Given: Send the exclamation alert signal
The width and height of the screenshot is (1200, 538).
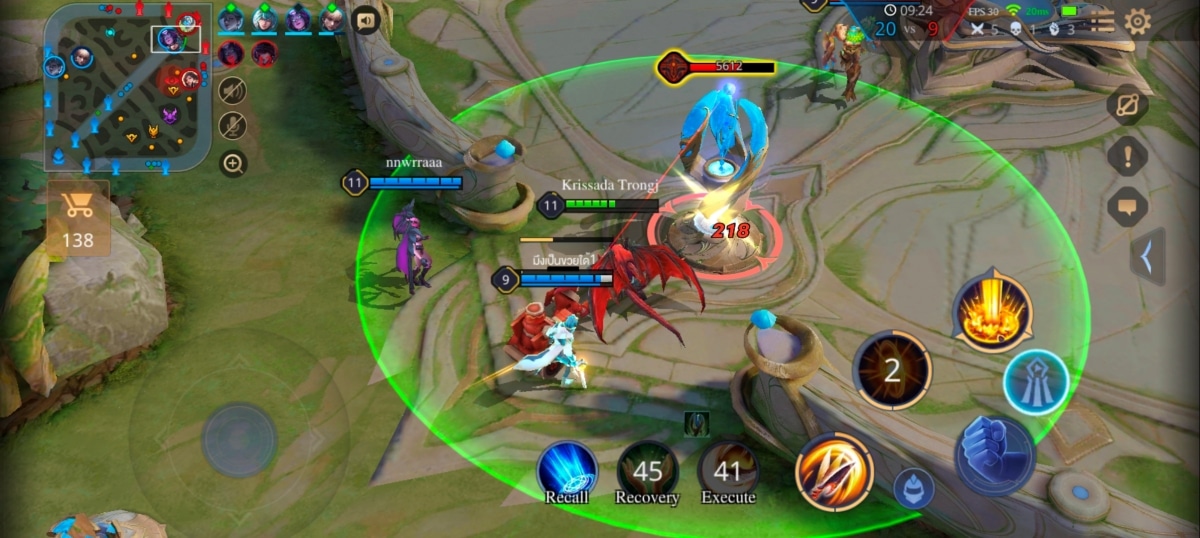Looking at the screenshot, I should tap(1127, 156).
